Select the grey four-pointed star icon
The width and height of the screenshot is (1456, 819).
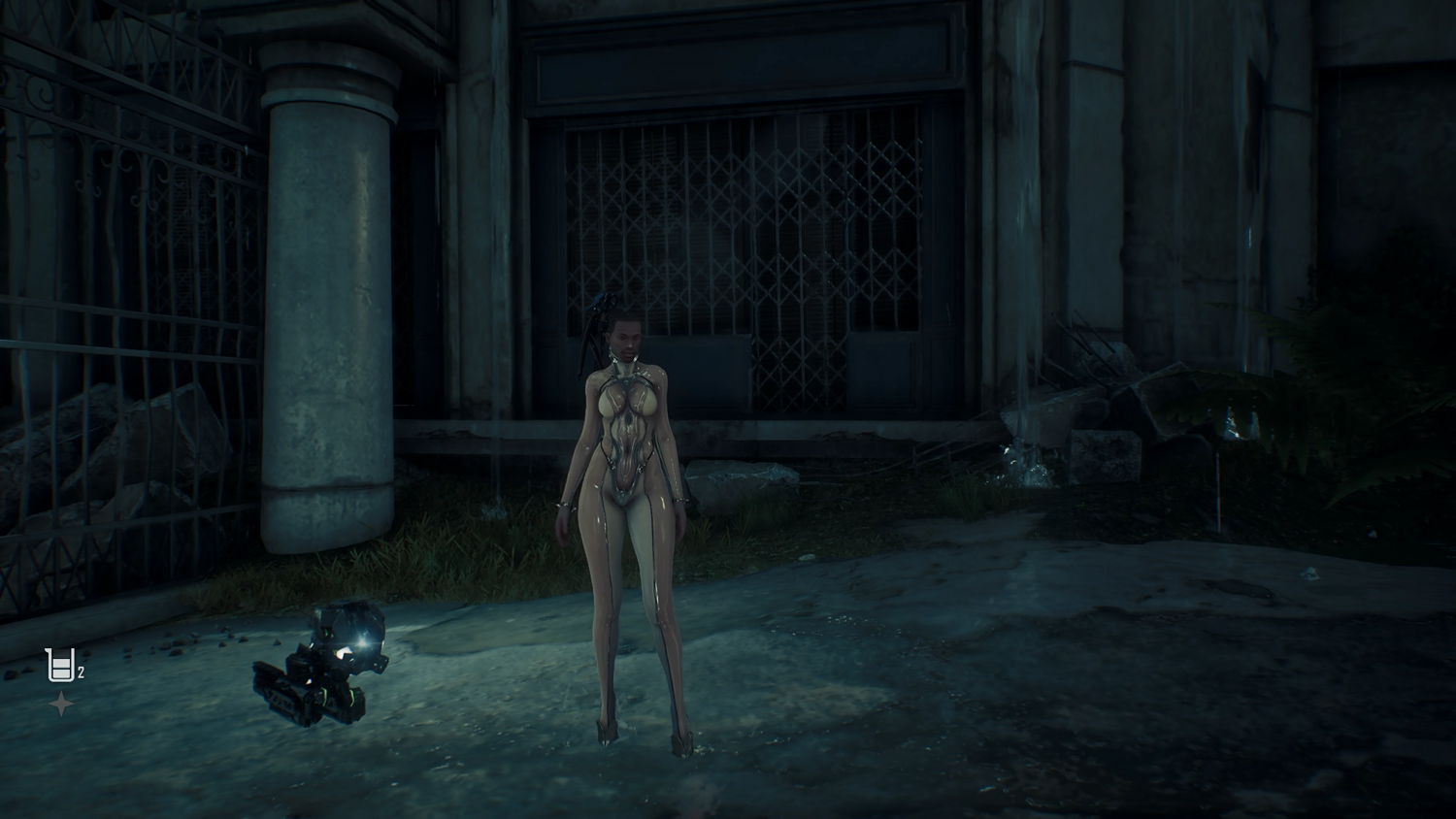(x=61, y=704)
